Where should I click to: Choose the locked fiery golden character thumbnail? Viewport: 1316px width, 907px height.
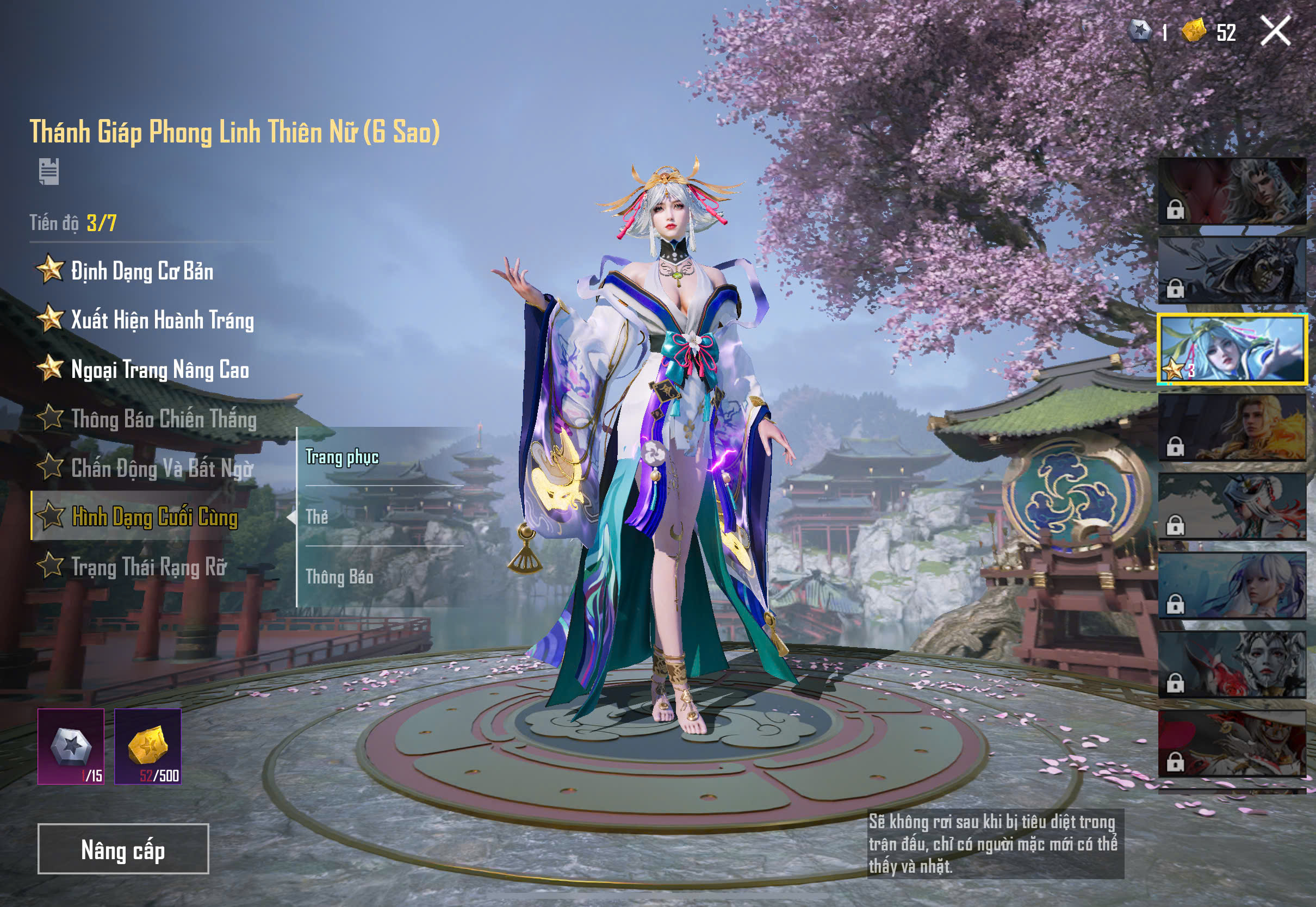[1232, 428]
